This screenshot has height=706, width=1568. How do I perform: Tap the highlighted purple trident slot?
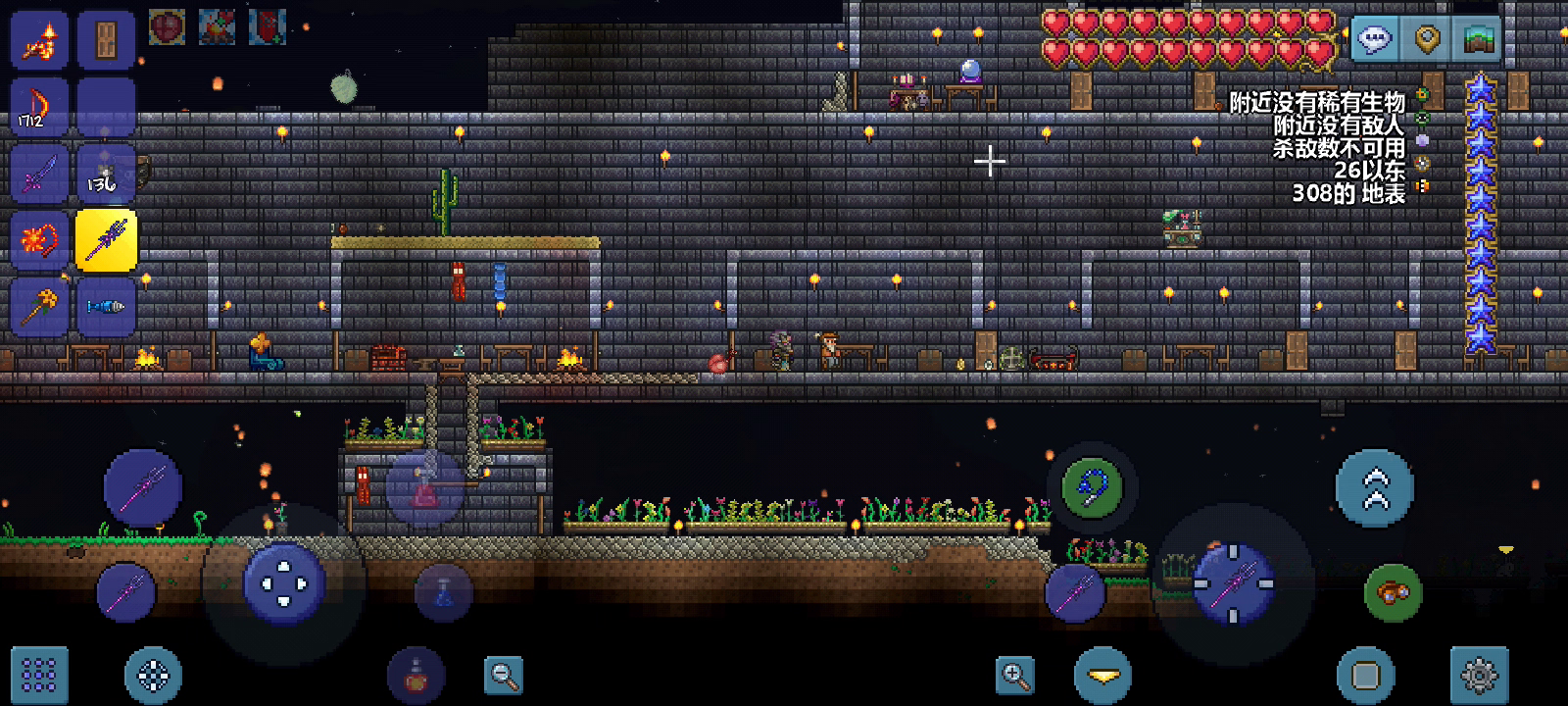pyautogui.click(x=106, y=239)
